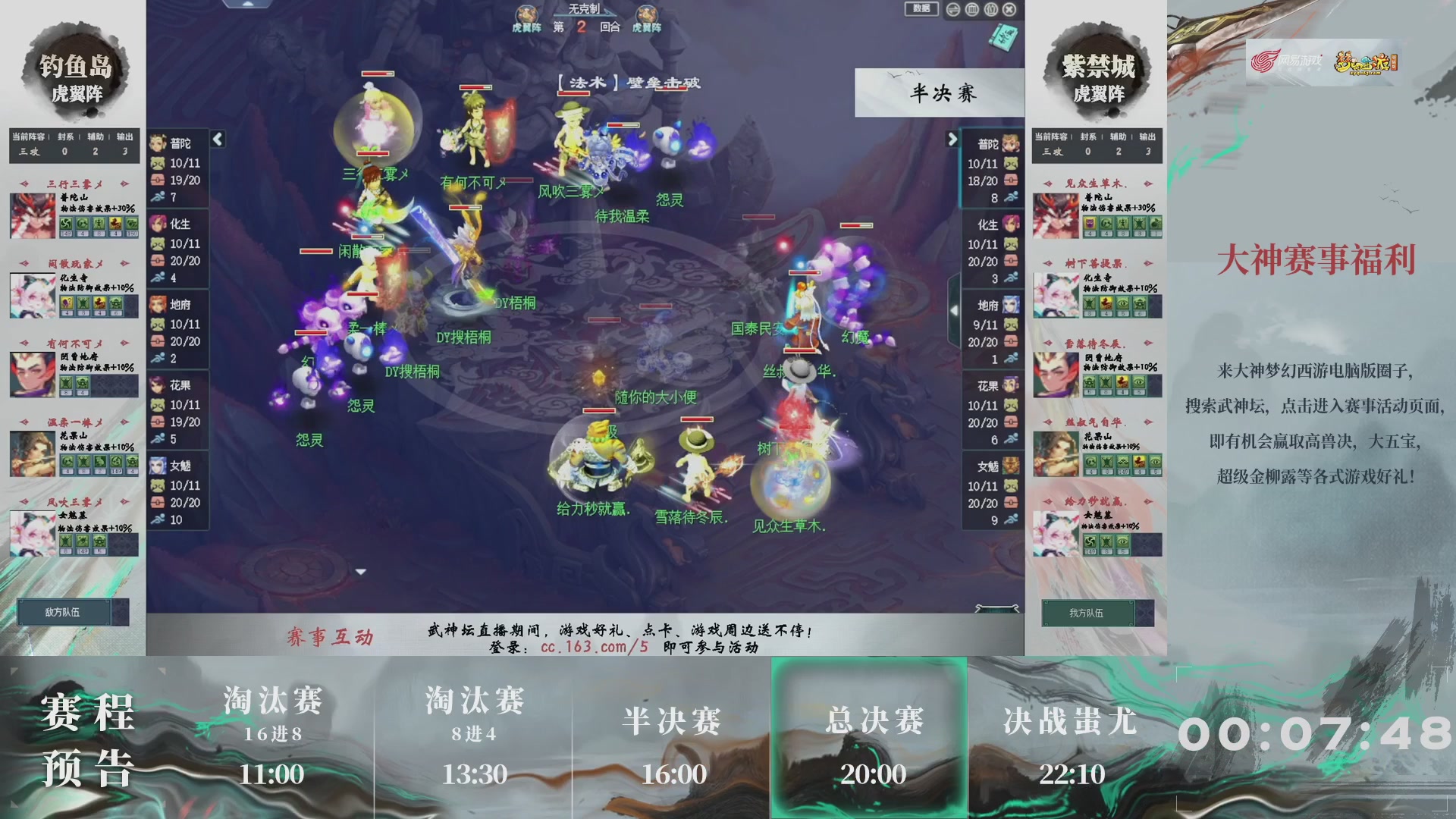Image resolution: width=1456 pixels, height=819 pixels.
Task: Expand the right panel via the chevron arrow
Action: click(x=954, y=140)
